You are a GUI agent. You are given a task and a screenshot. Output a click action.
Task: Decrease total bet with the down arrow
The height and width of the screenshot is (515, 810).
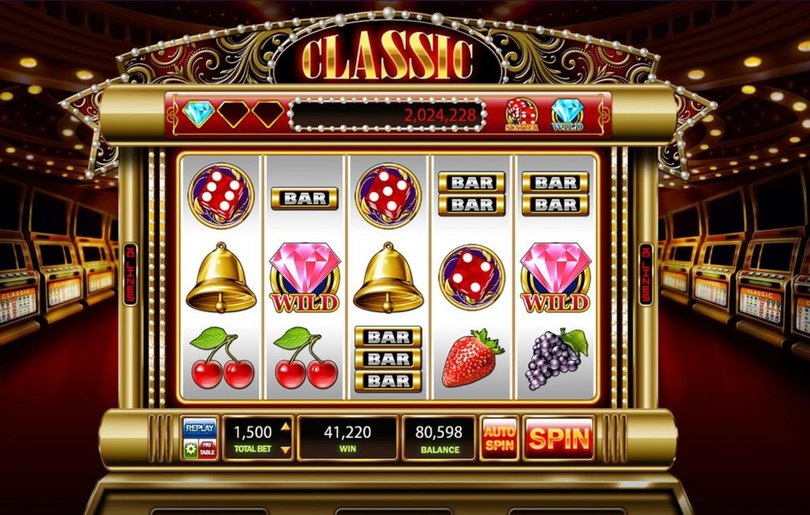point(284,450)
